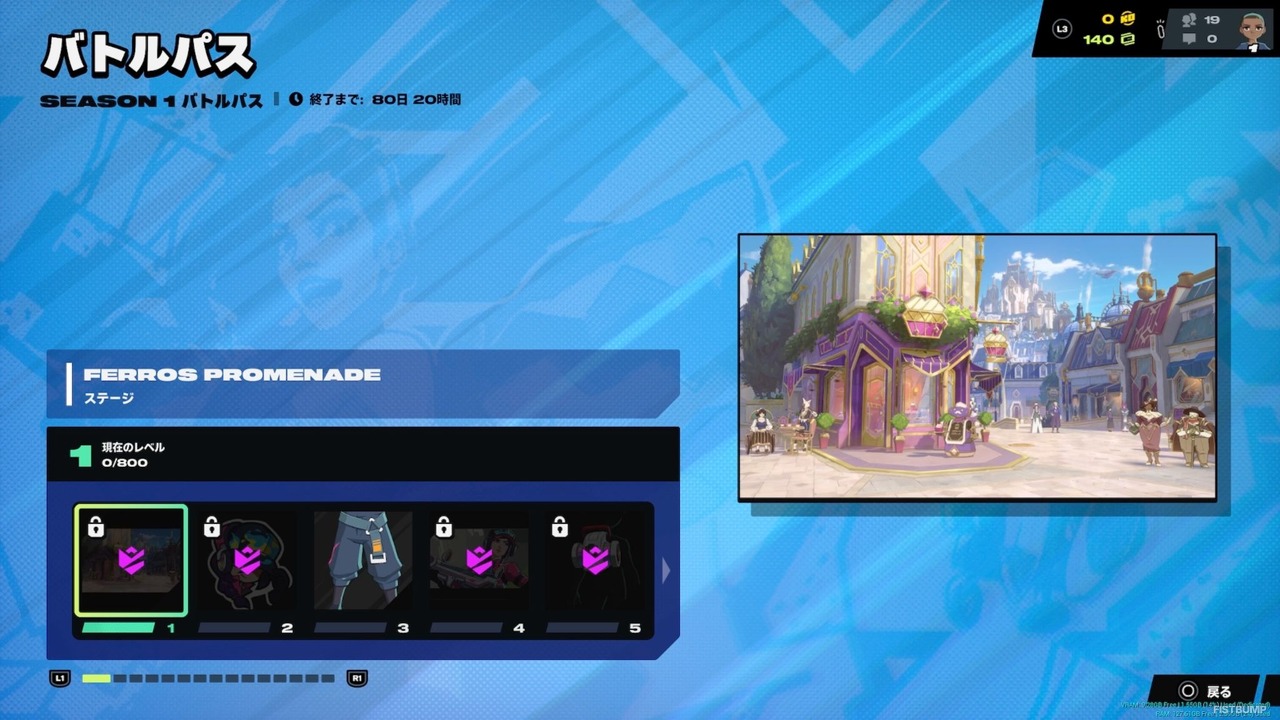Pick the locked level 4 reward tile
This screenshot has width=1280, height=720.
[479, 560]
